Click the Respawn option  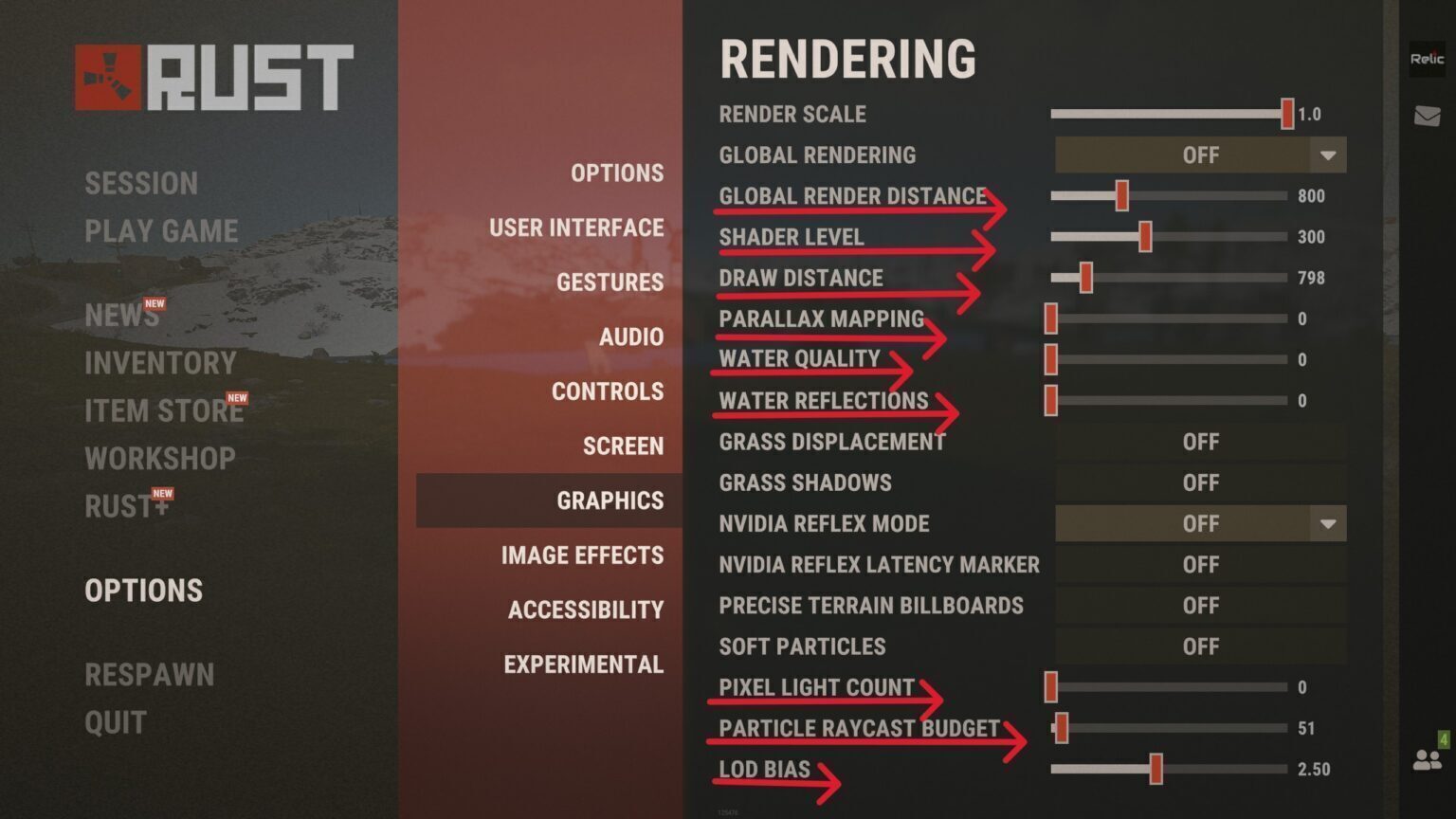[149, 675]
